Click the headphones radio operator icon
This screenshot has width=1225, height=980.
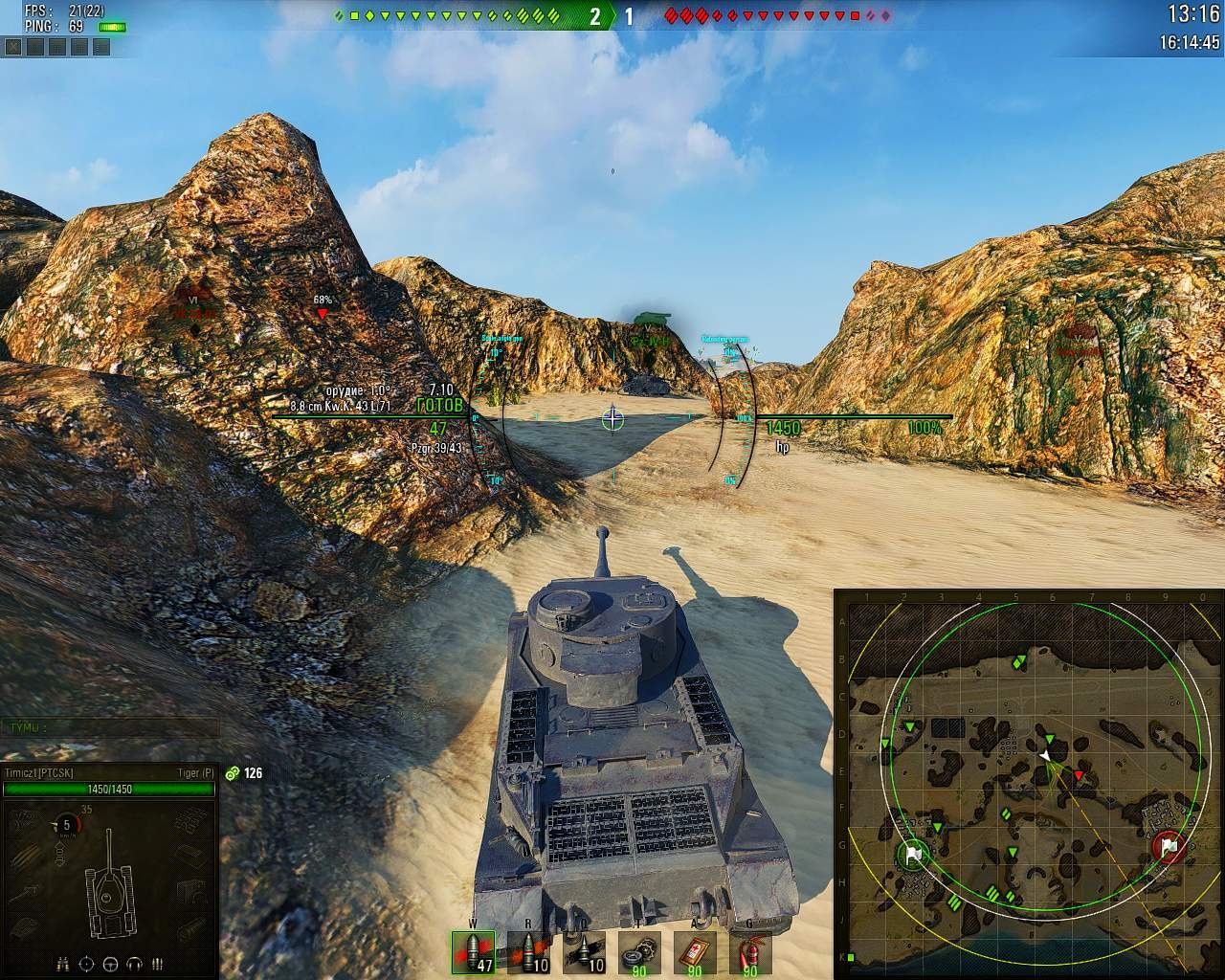pos(134,964)
